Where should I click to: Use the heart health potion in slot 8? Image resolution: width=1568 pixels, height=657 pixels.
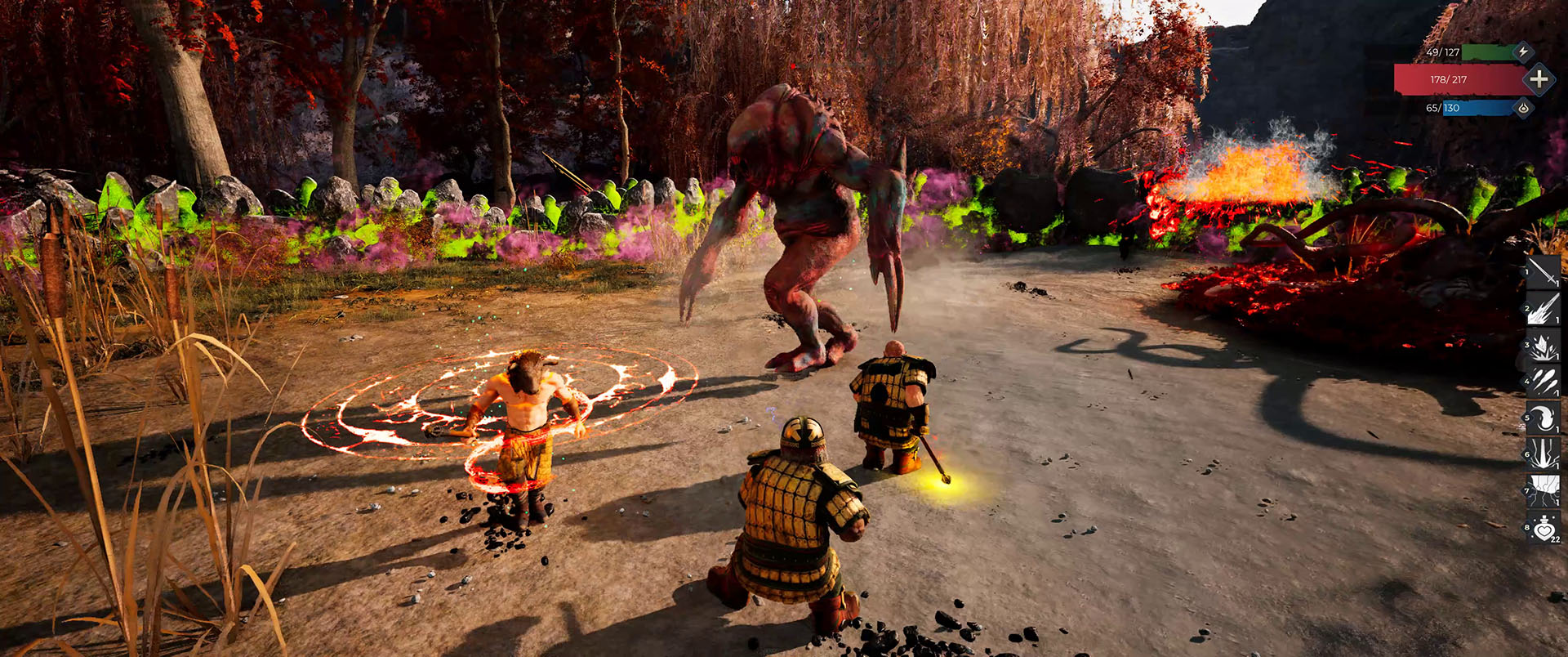pyautogui.click(x=1543, y=528)
